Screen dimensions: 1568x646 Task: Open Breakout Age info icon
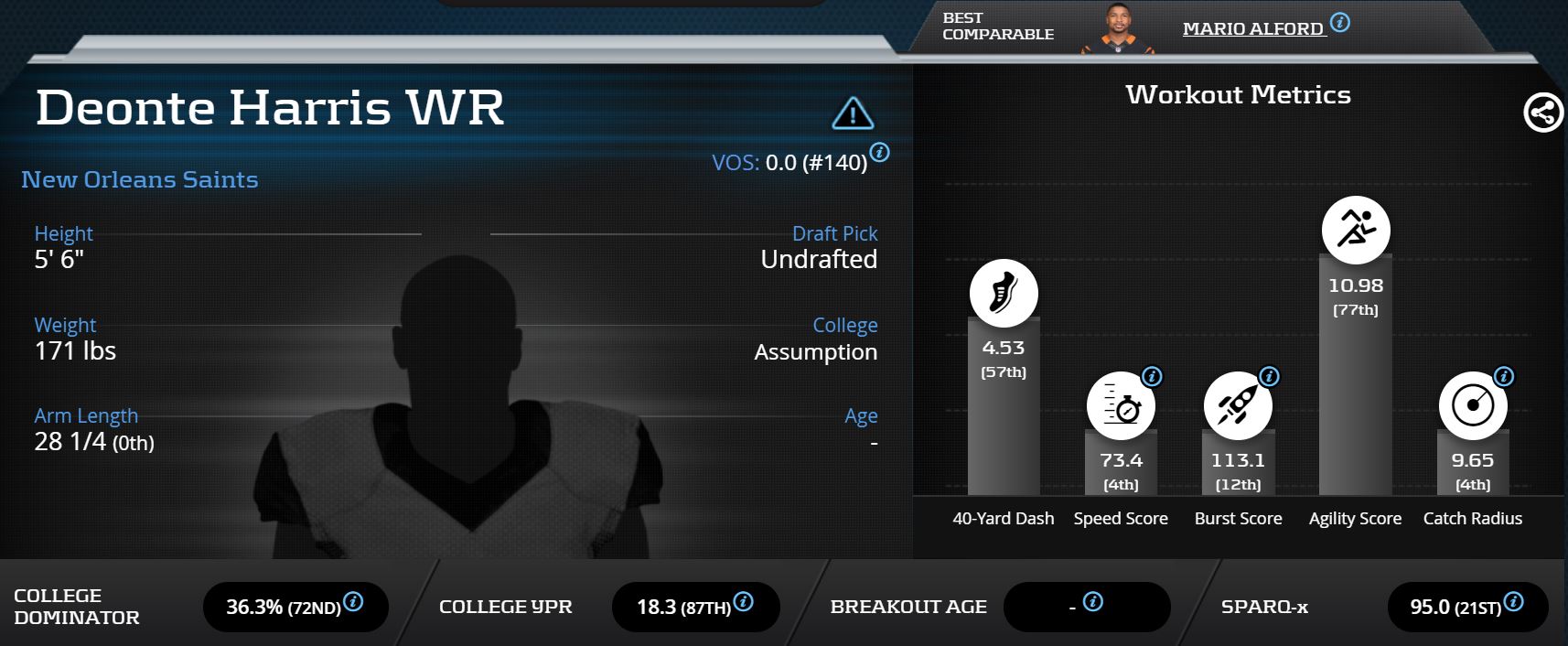point(1093,601)
